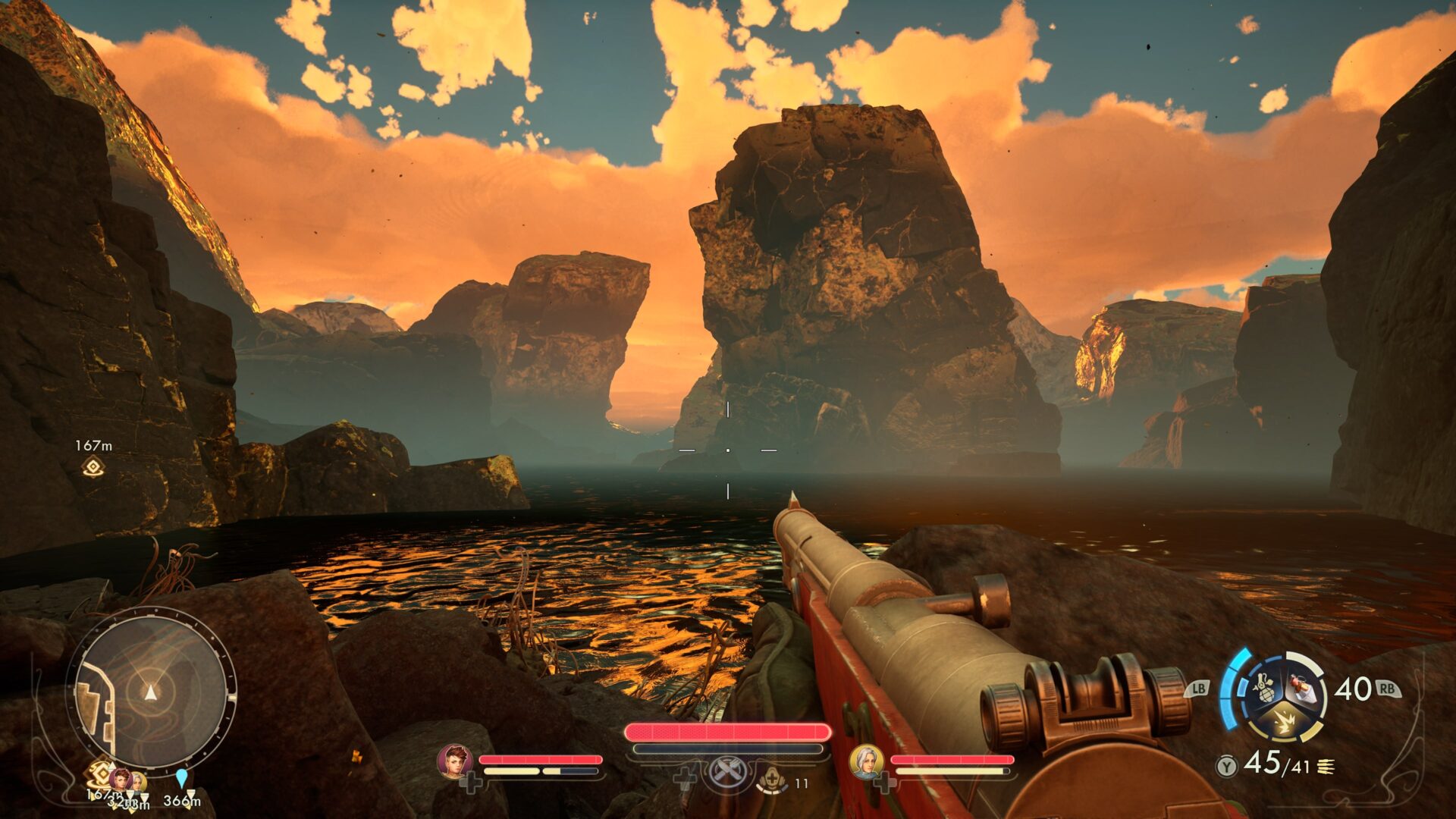1456x819 pixels.
Task: Select the red-haired companion portrait
Action: coord(455,761)
